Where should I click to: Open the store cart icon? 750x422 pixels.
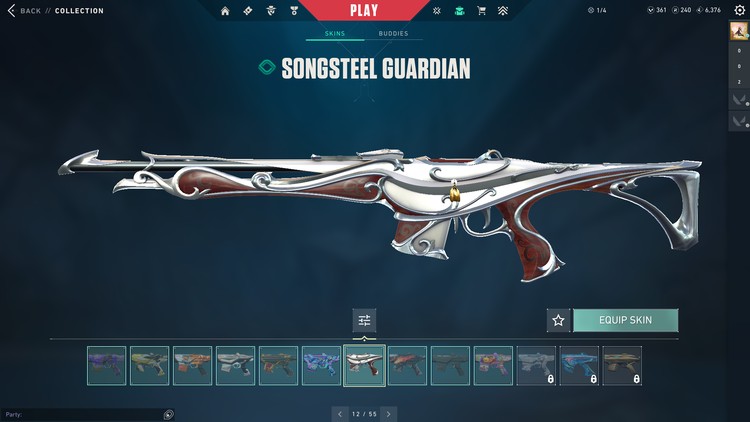(x=482, y=11)
